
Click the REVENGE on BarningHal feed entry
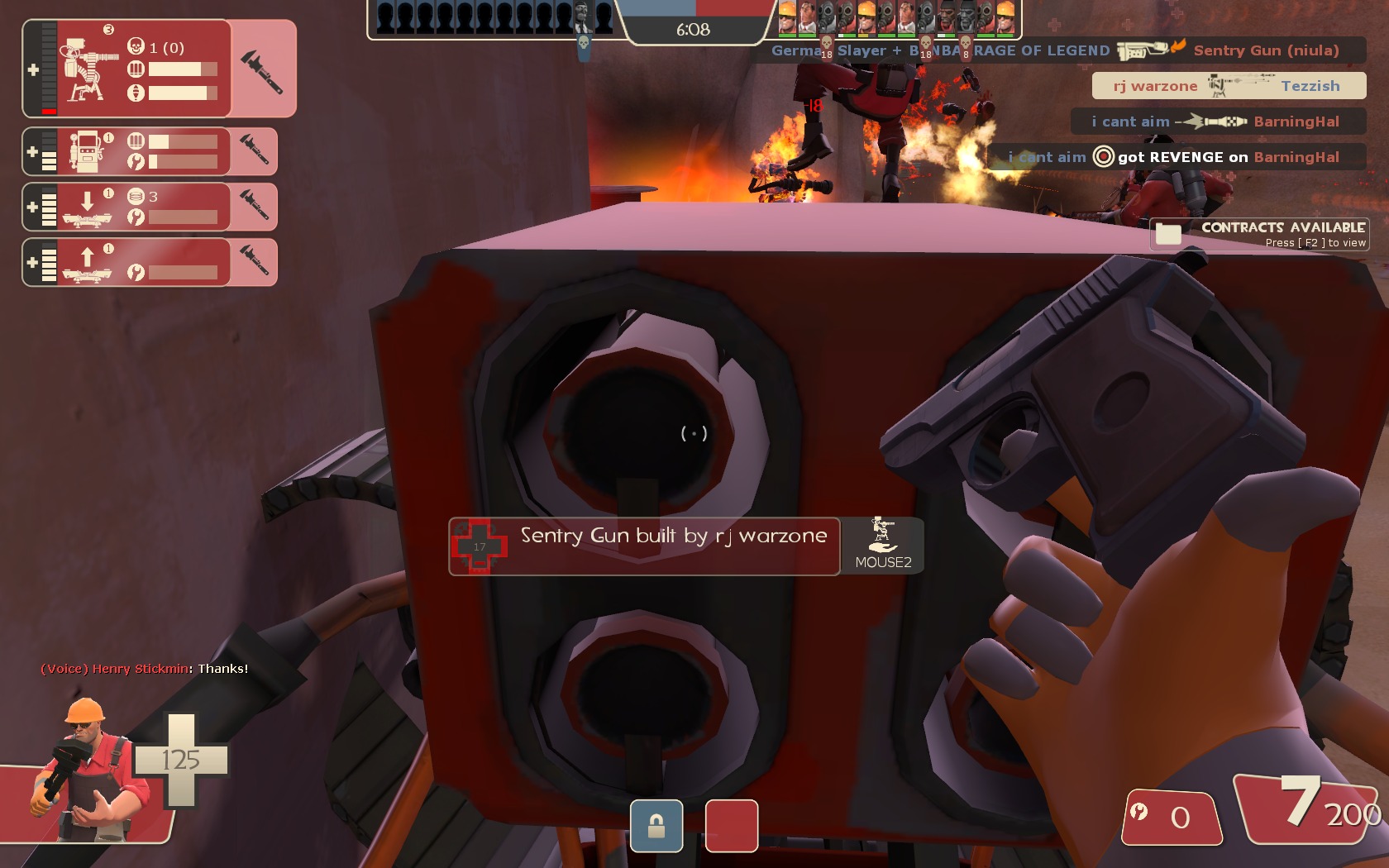(1177, 157)
